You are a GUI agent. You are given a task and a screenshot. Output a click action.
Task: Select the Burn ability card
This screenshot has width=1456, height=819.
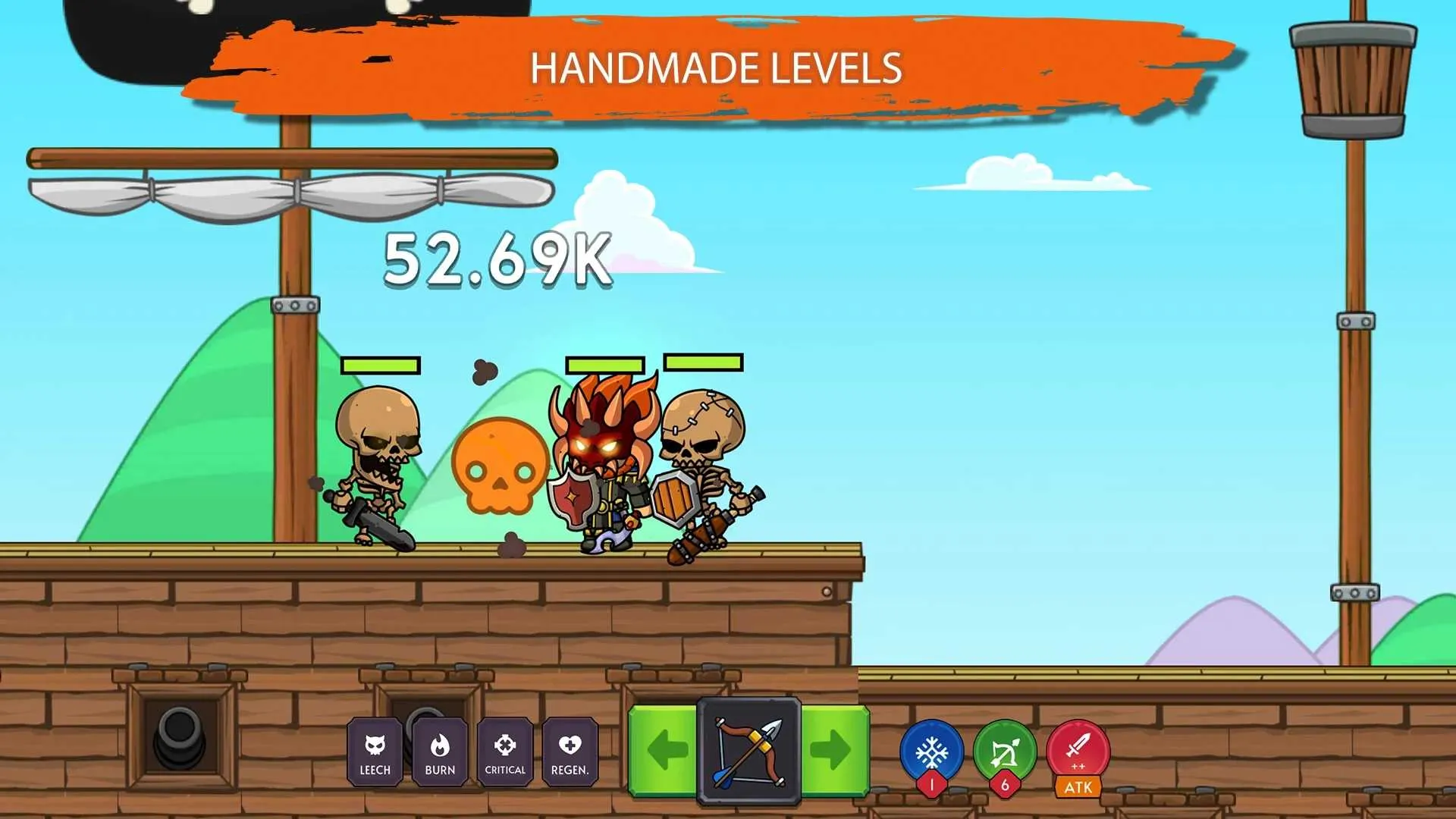[441, 753]
